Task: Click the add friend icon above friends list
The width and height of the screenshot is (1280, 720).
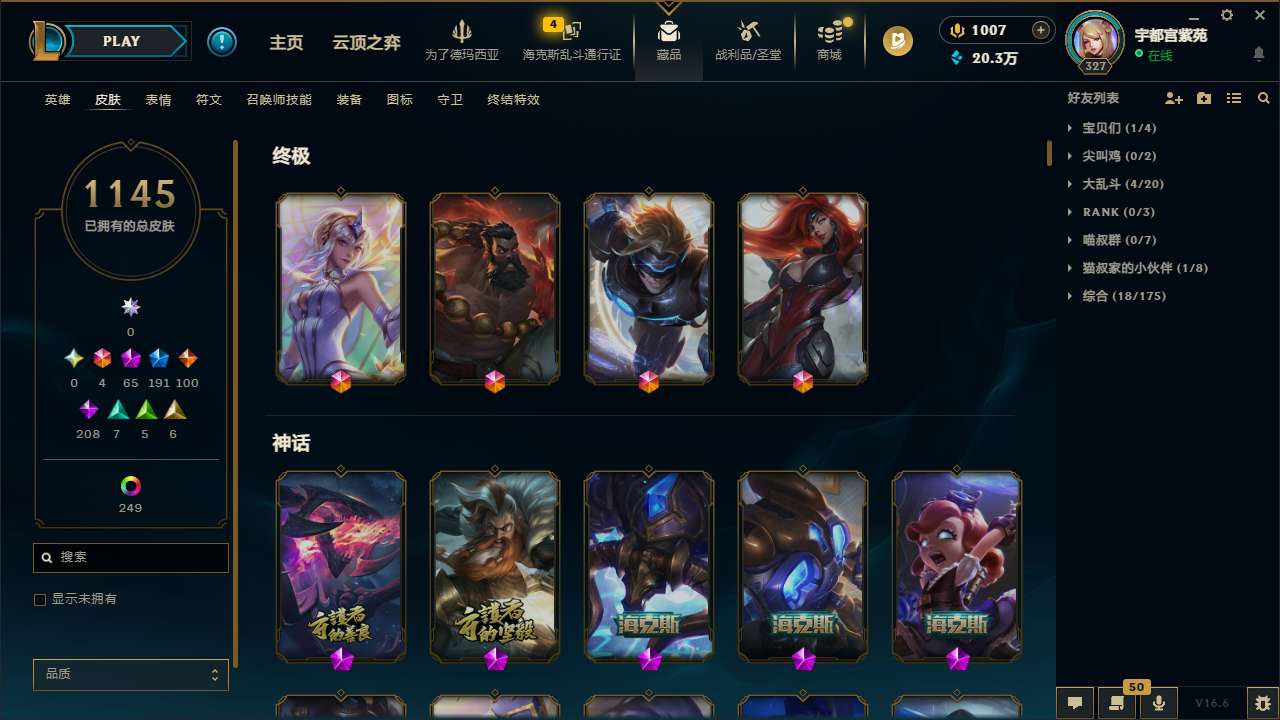Action: tap(1174, 98)
